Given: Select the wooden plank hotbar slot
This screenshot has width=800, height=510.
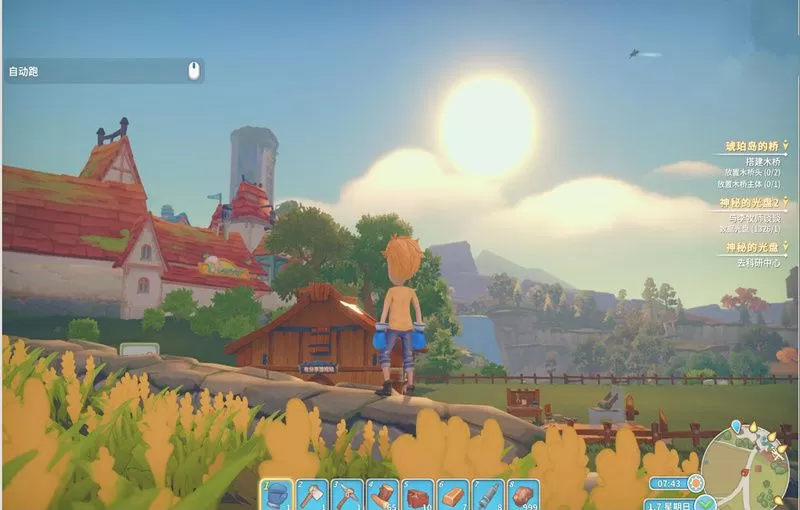Looking at the screenshot, I should click(452, 495).
